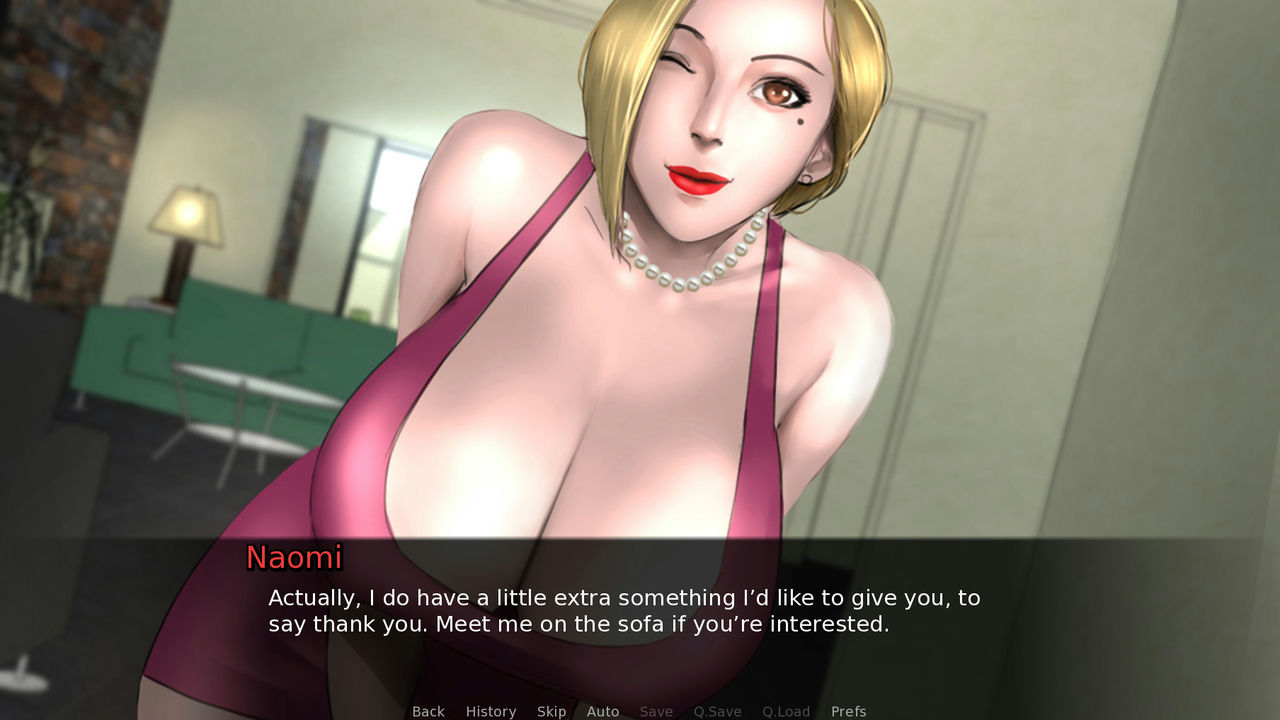Open the History log
This screenshot has width=1280, height=720.
[x=490, y=711]
